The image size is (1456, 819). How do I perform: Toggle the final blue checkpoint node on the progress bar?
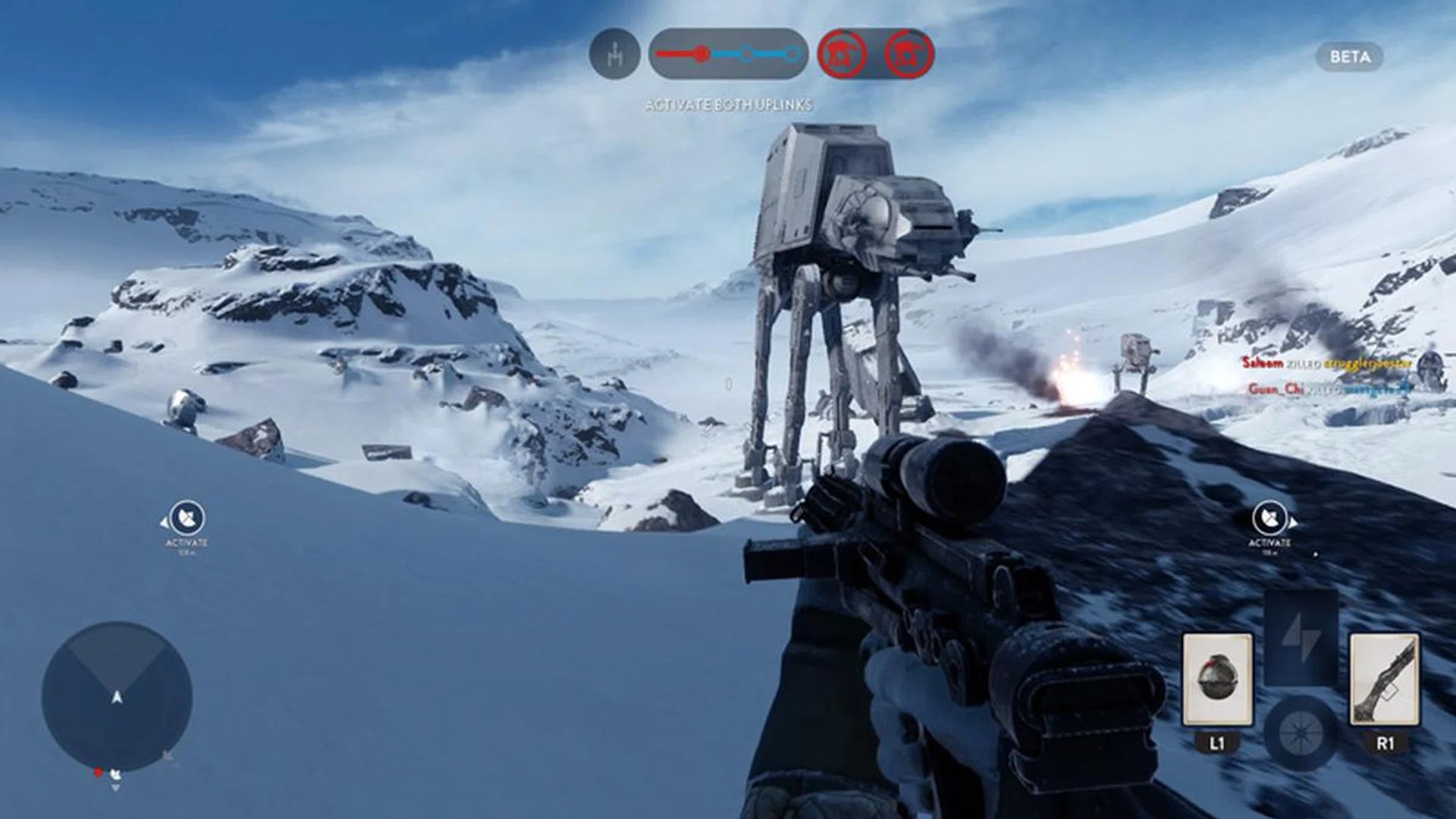click(792, 54)
